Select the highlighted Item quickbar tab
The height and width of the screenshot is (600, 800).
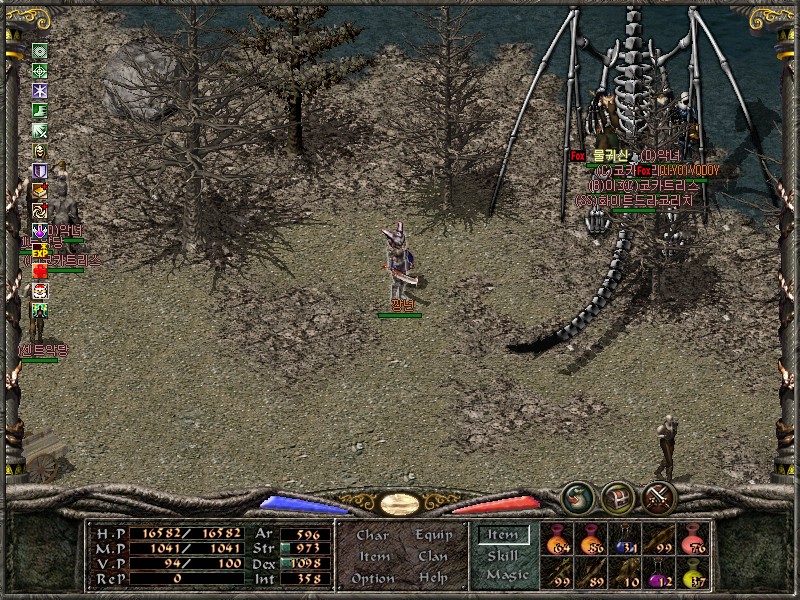pos(502,536)
